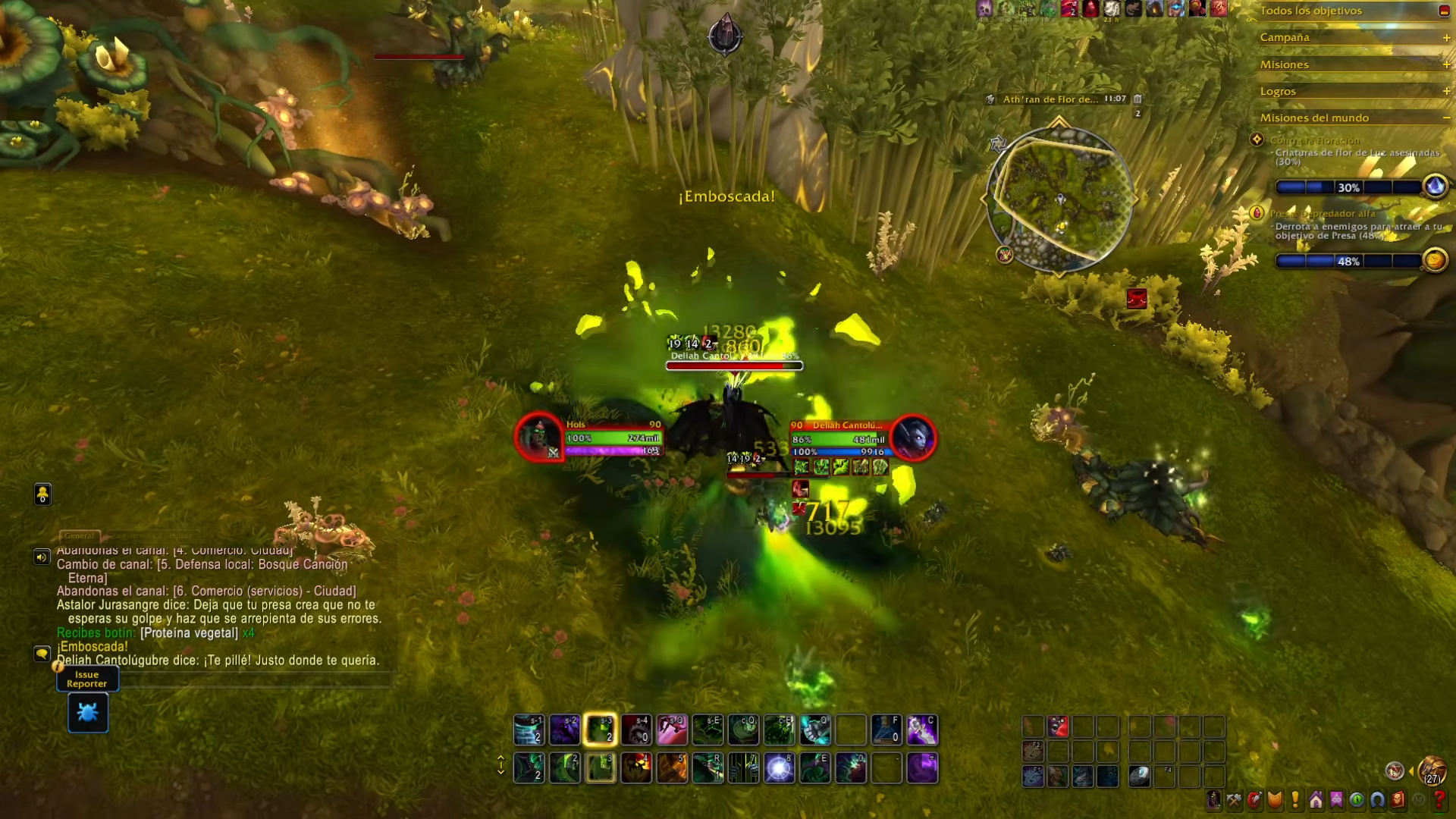
Task: Toggle the chat bubble icon on left edge
Action: tap(42, 653)
